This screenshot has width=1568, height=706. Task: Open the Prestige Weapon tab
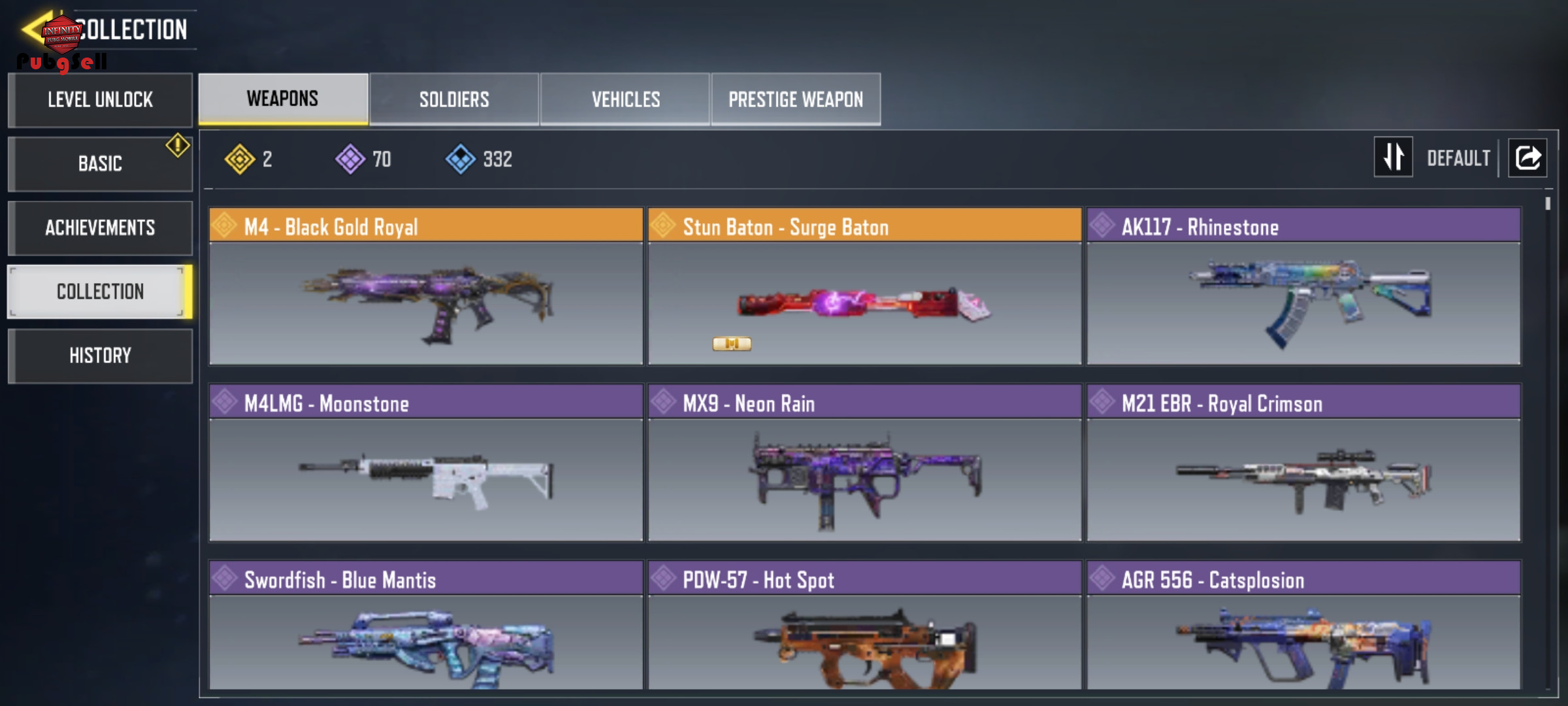(796, 99)
